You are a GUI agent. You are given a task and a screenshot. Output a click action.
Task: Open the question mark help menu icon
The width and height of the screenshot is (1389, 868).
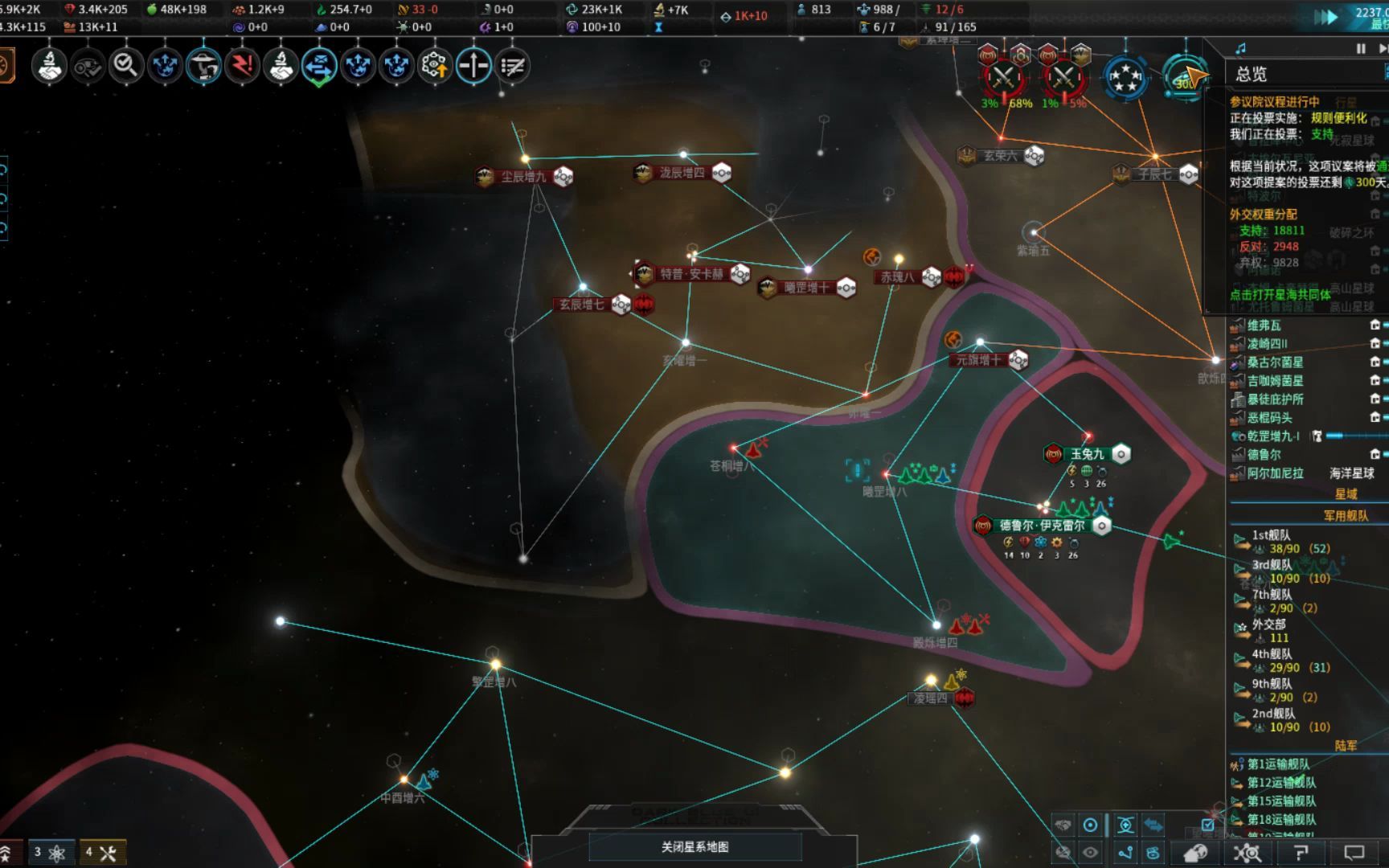pos(1300,854)
